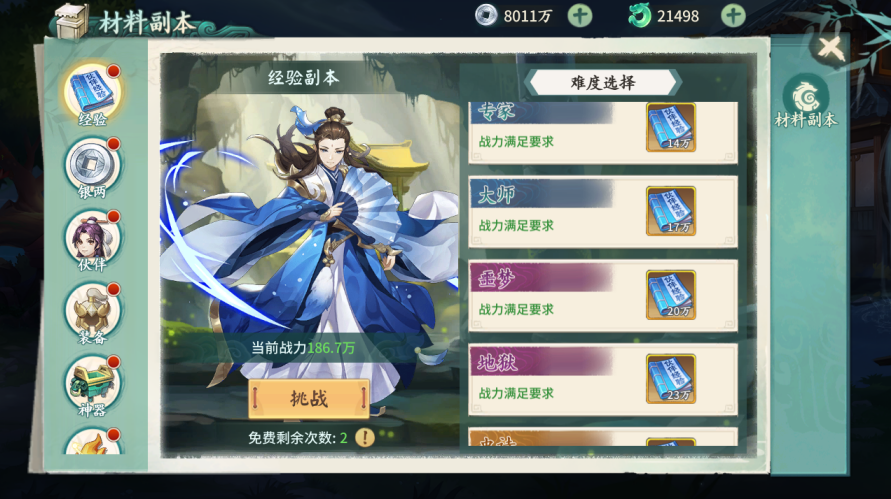Select the 材料副本 side tab
The height and width of the screenshot is (499, 891).
(x=806, y=101)
